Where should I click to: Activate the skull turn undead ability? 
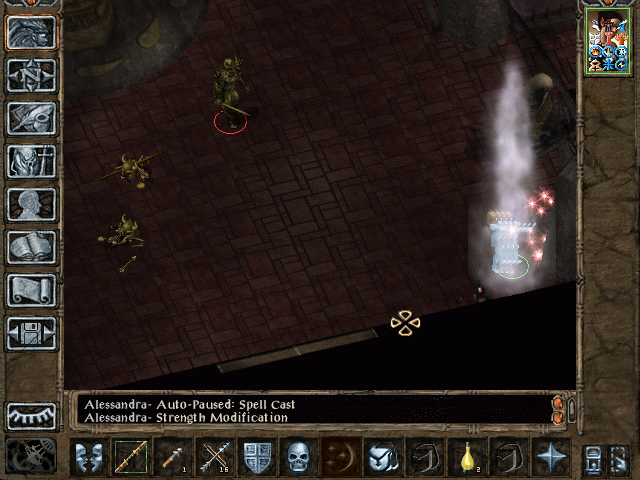(299, 457)
